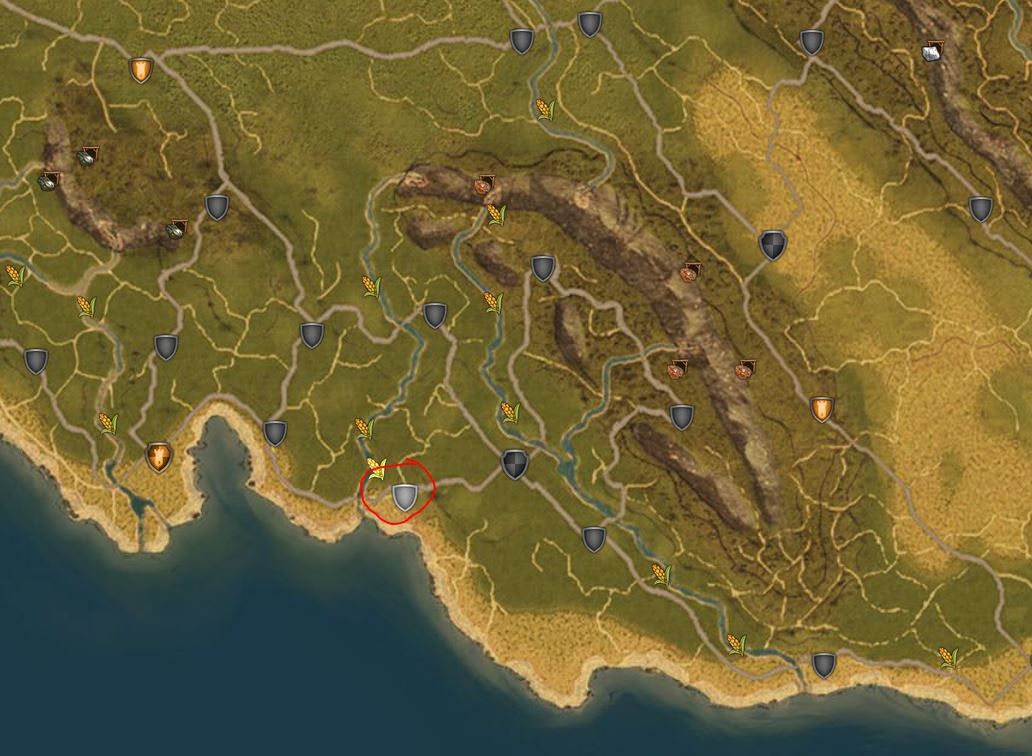
Task: Click the white silver ore resource marker
Action: click(x=933, y=53)
